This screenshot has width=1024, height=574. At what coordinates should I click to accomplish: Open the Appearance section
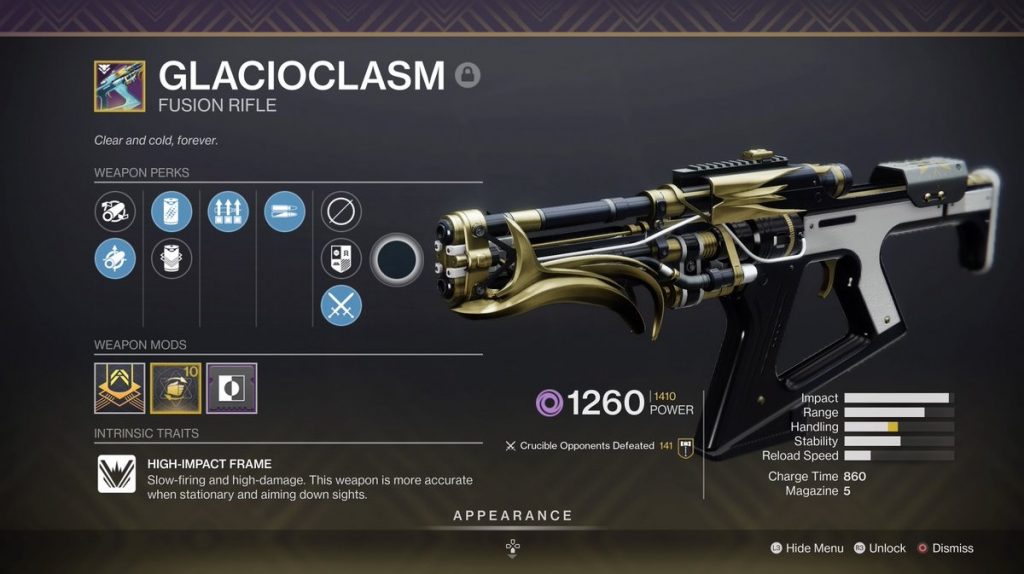[512, 516]
